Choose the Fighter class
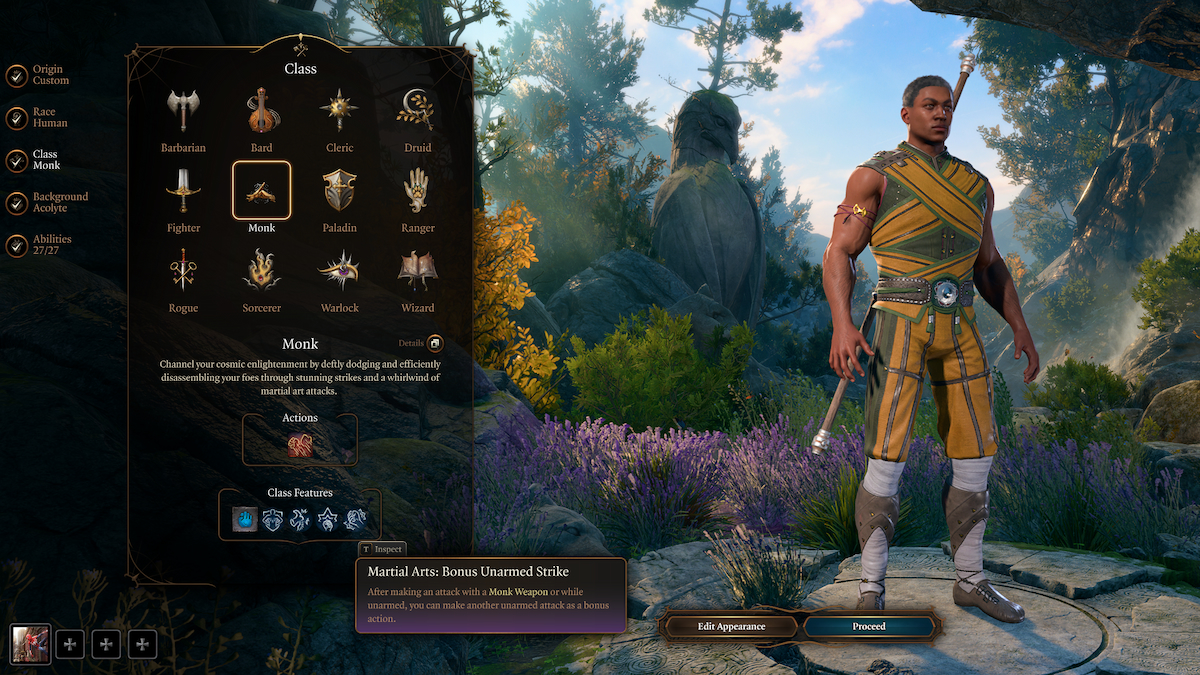The height and width of the screenshot is (675, 1200). coord(183,190)
